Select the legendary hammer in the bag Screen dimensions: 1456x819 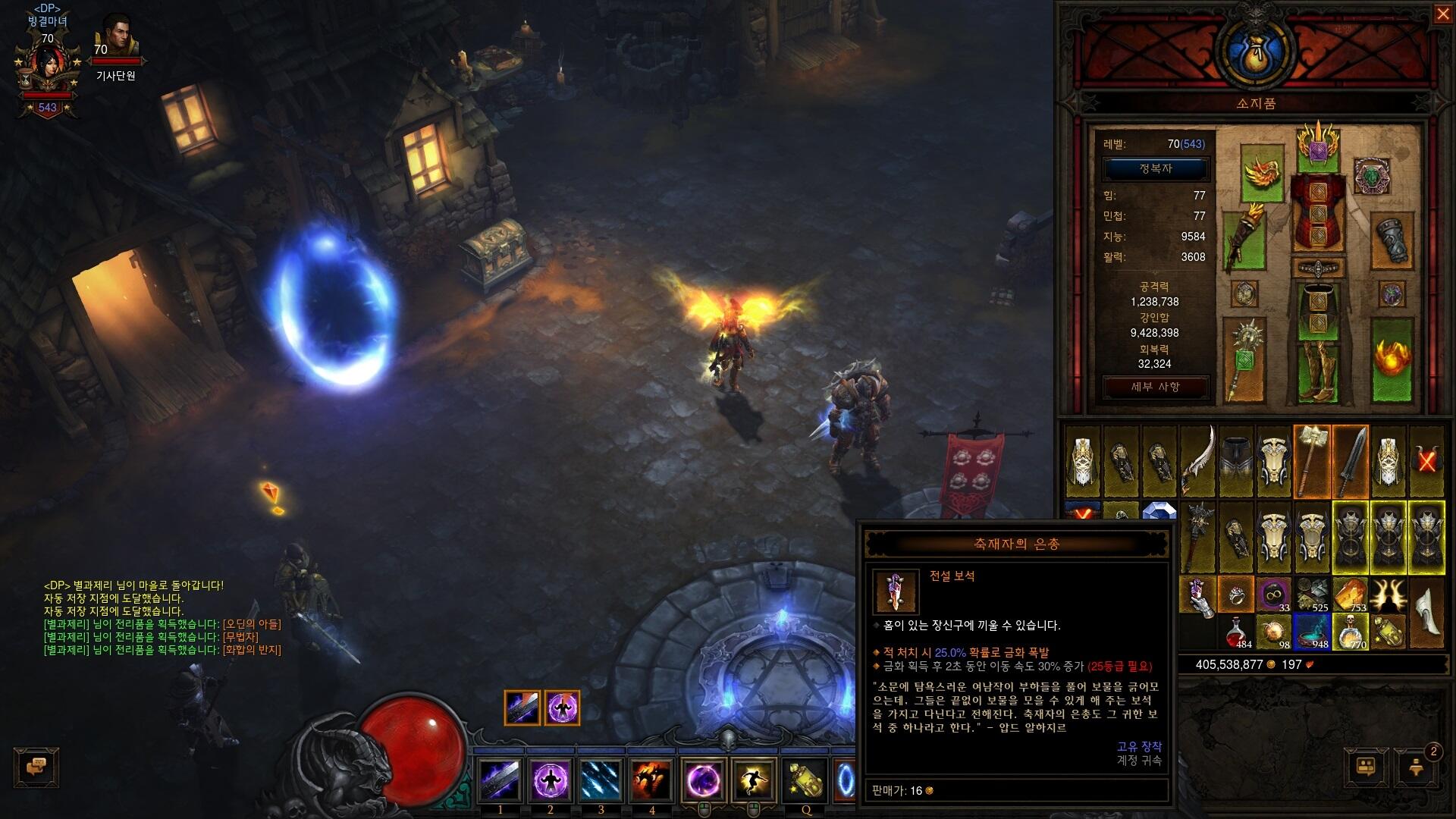tap(1312, 461)
